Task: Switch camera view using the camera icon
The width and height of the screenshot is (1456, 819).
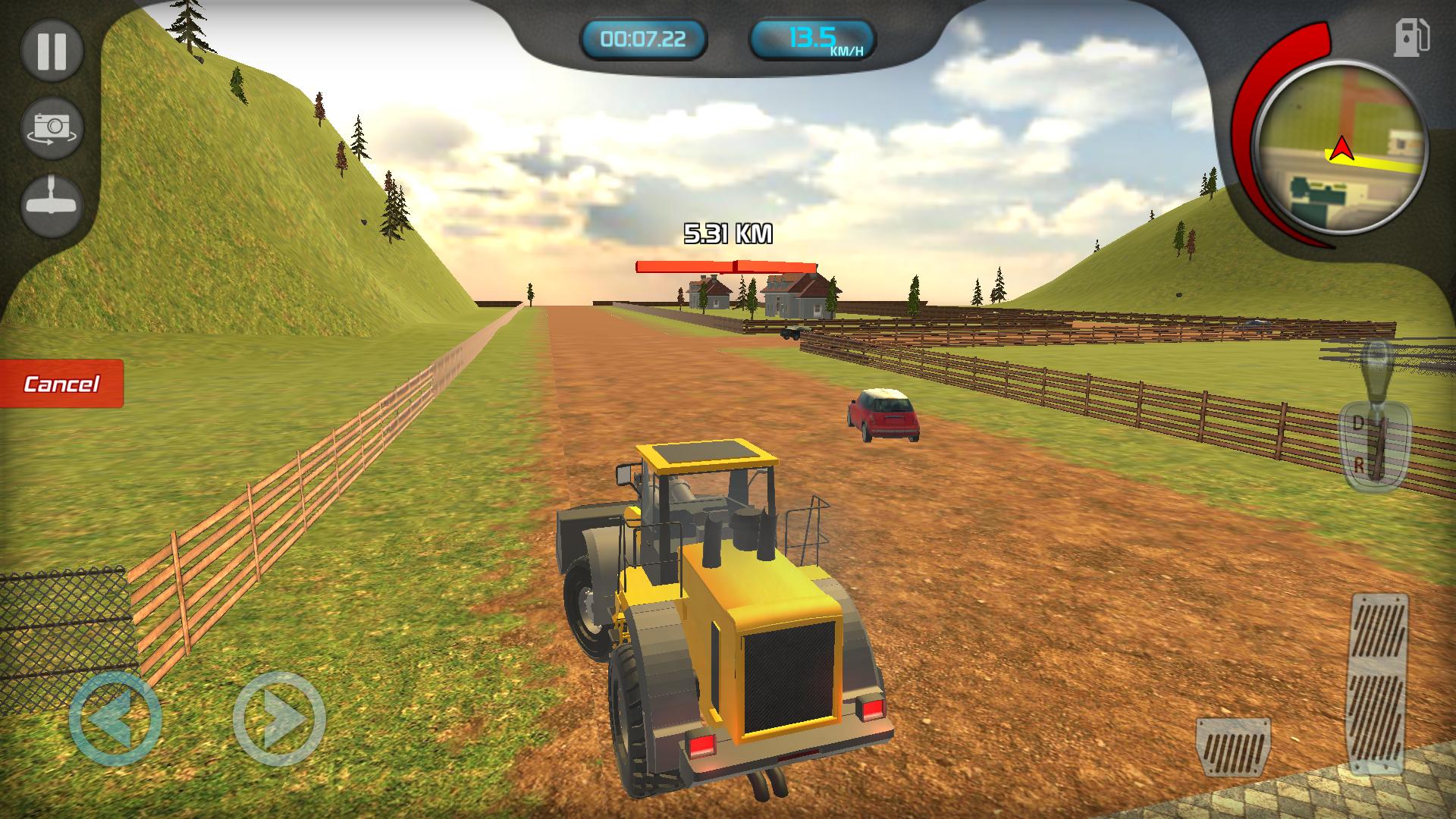Action: 52,126
